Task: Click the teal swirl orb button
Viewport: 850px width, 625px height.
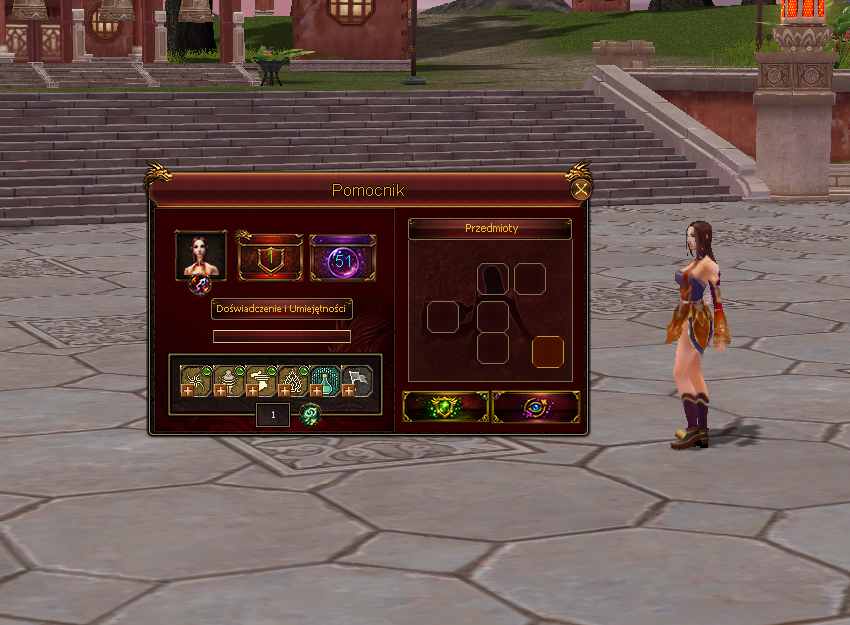Action: (311, 414)
